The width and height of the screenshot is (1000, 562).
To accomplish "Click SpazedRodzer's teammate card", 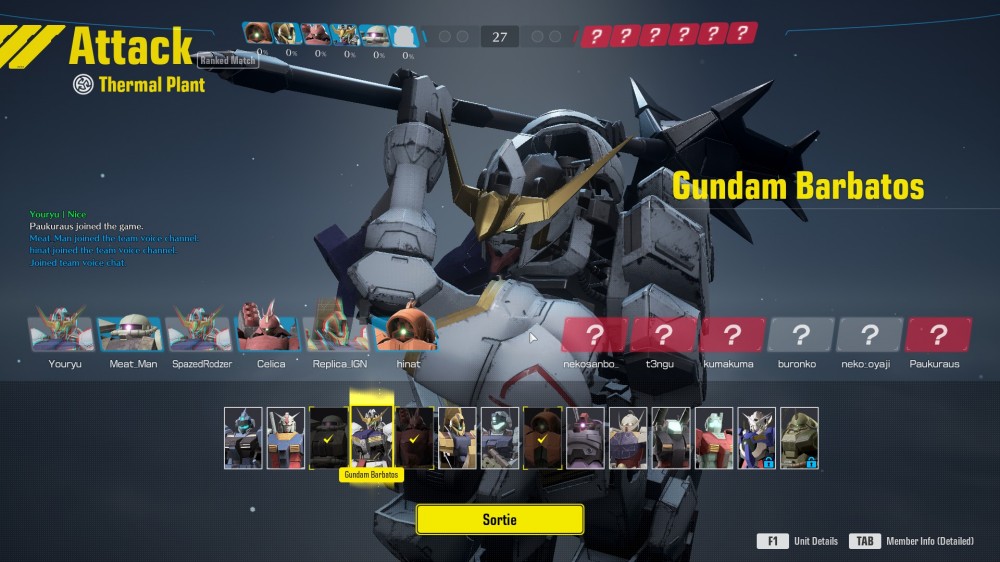I will [x=200, y=334].
